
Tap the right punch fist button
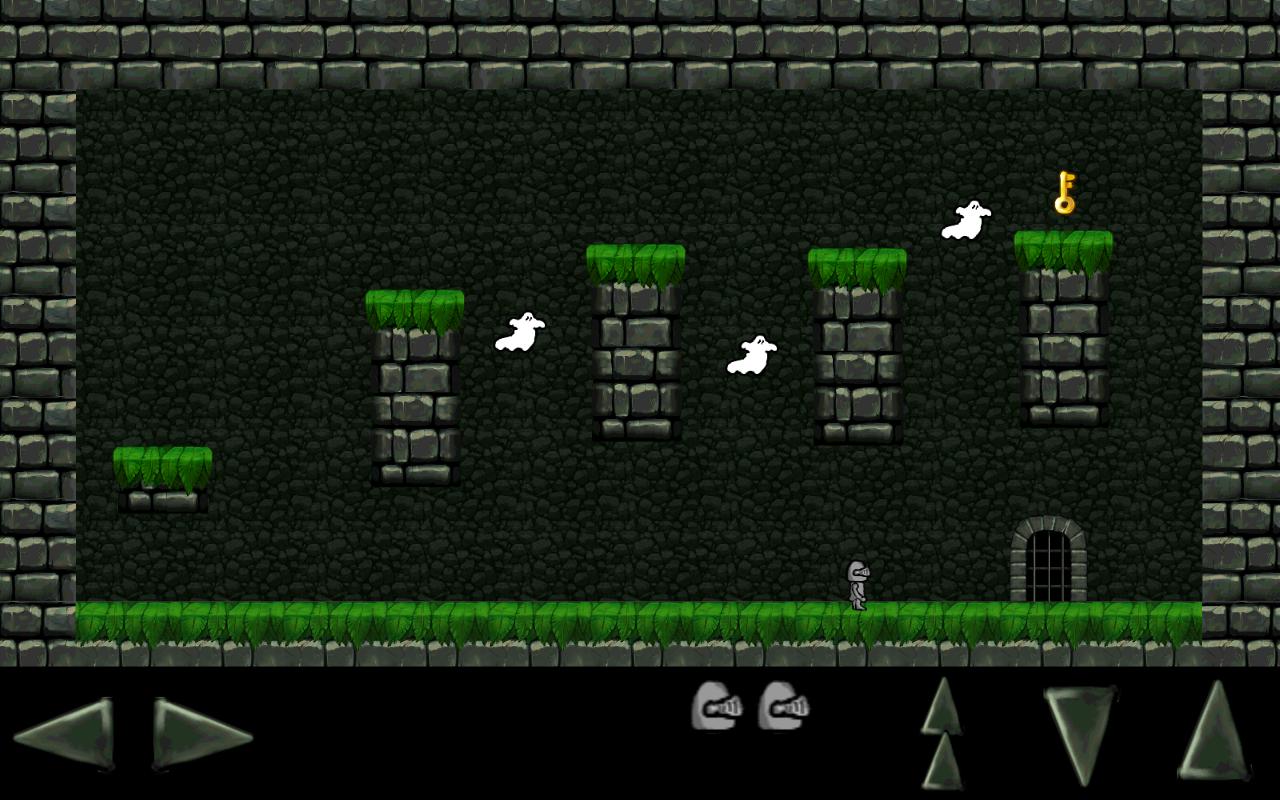pyautogui.click(x=785, y=706)
